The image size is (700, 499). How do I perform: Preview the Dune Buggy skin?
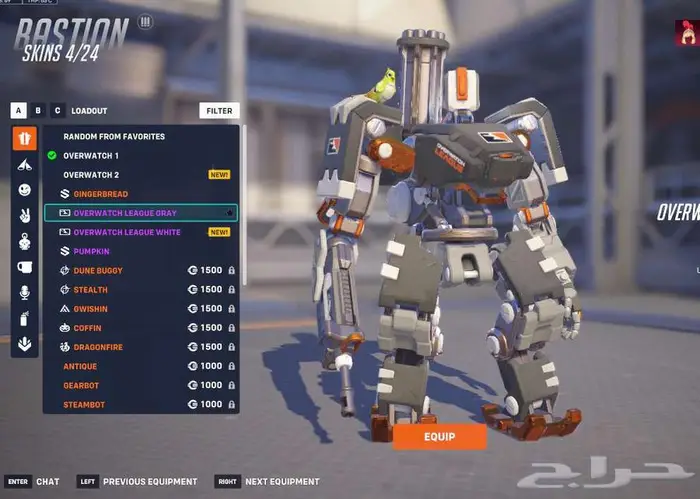click(98, 270)
